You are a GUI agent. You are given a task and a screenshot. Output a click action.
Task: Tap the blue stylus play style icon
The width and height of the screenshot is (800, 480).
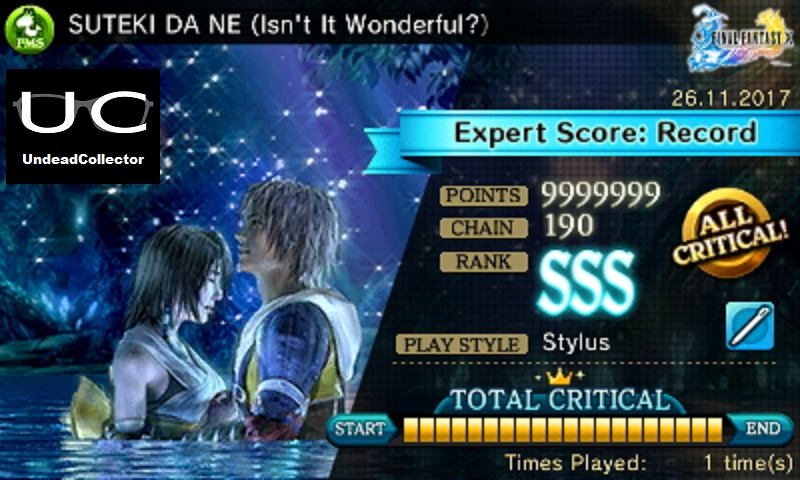[747, 327]
